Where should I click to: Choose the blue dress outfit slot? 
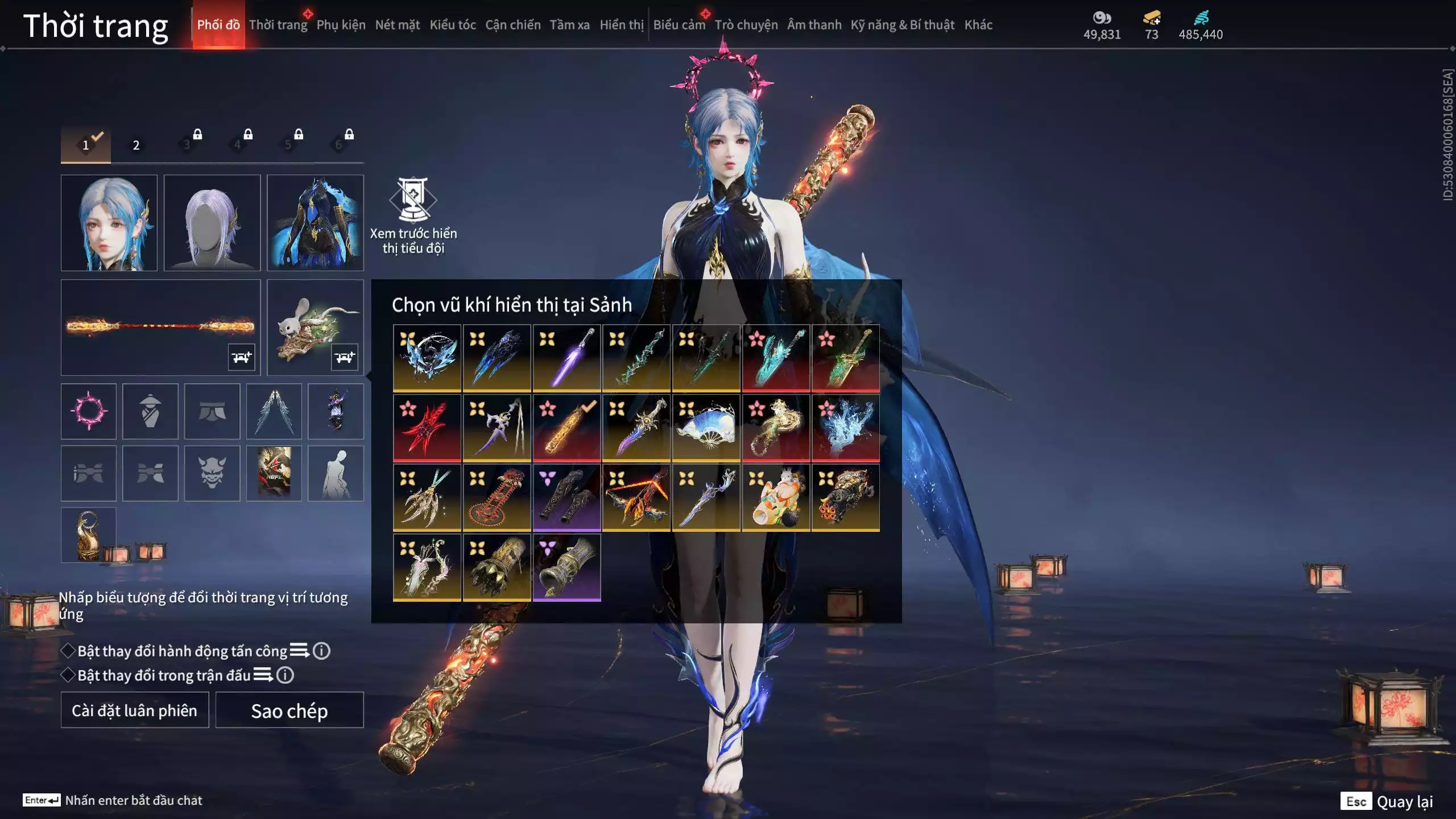[315, 222]
